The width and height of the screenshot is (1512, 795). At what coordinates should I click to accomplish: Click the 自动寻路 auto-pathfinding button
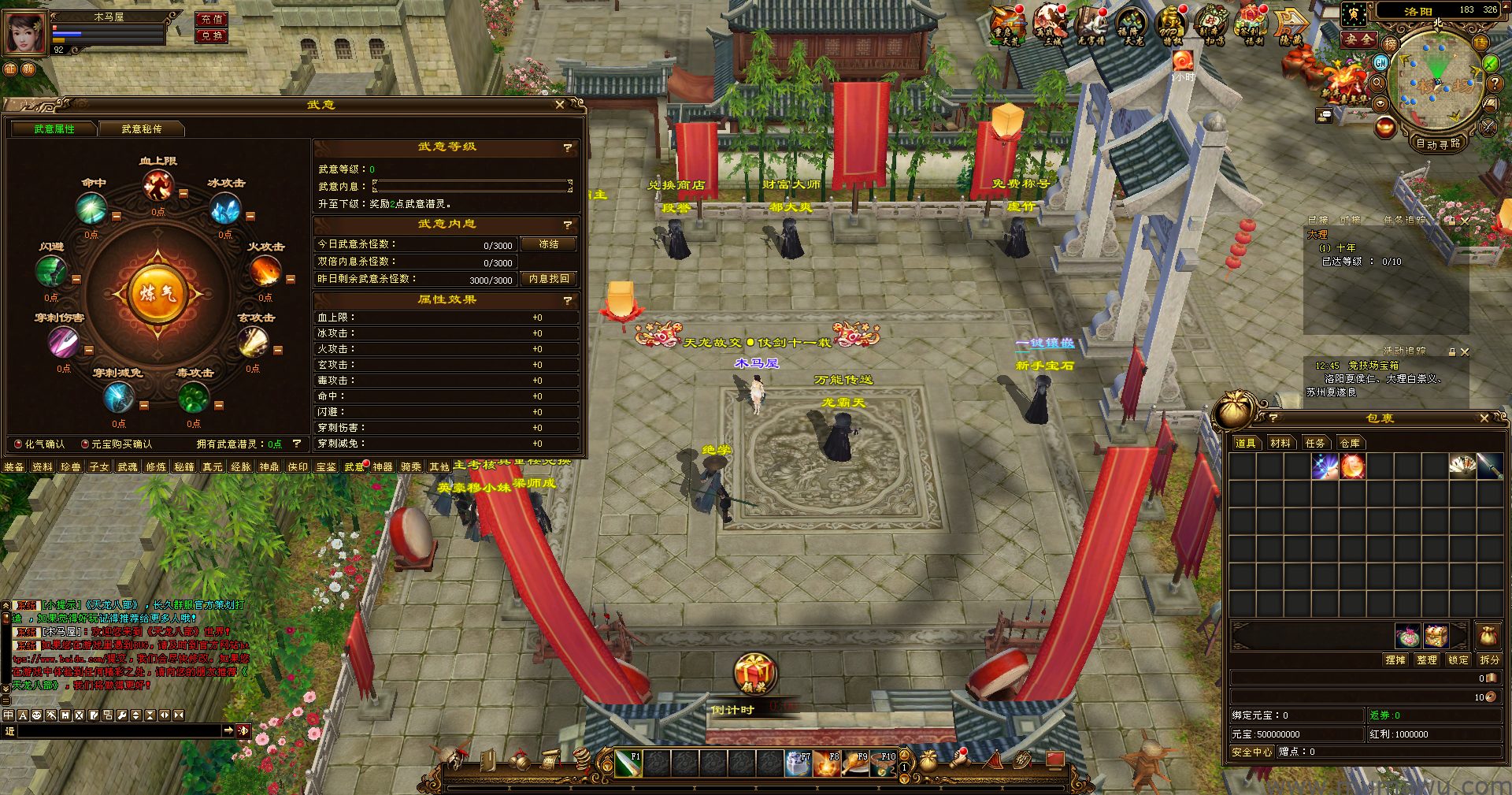tap(1438, 143)
